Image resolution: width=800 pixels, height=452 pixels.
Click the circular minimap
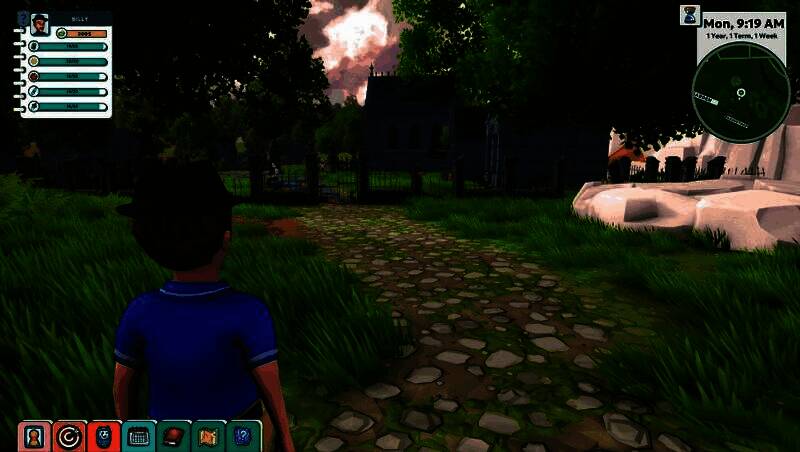click(741, 93)
